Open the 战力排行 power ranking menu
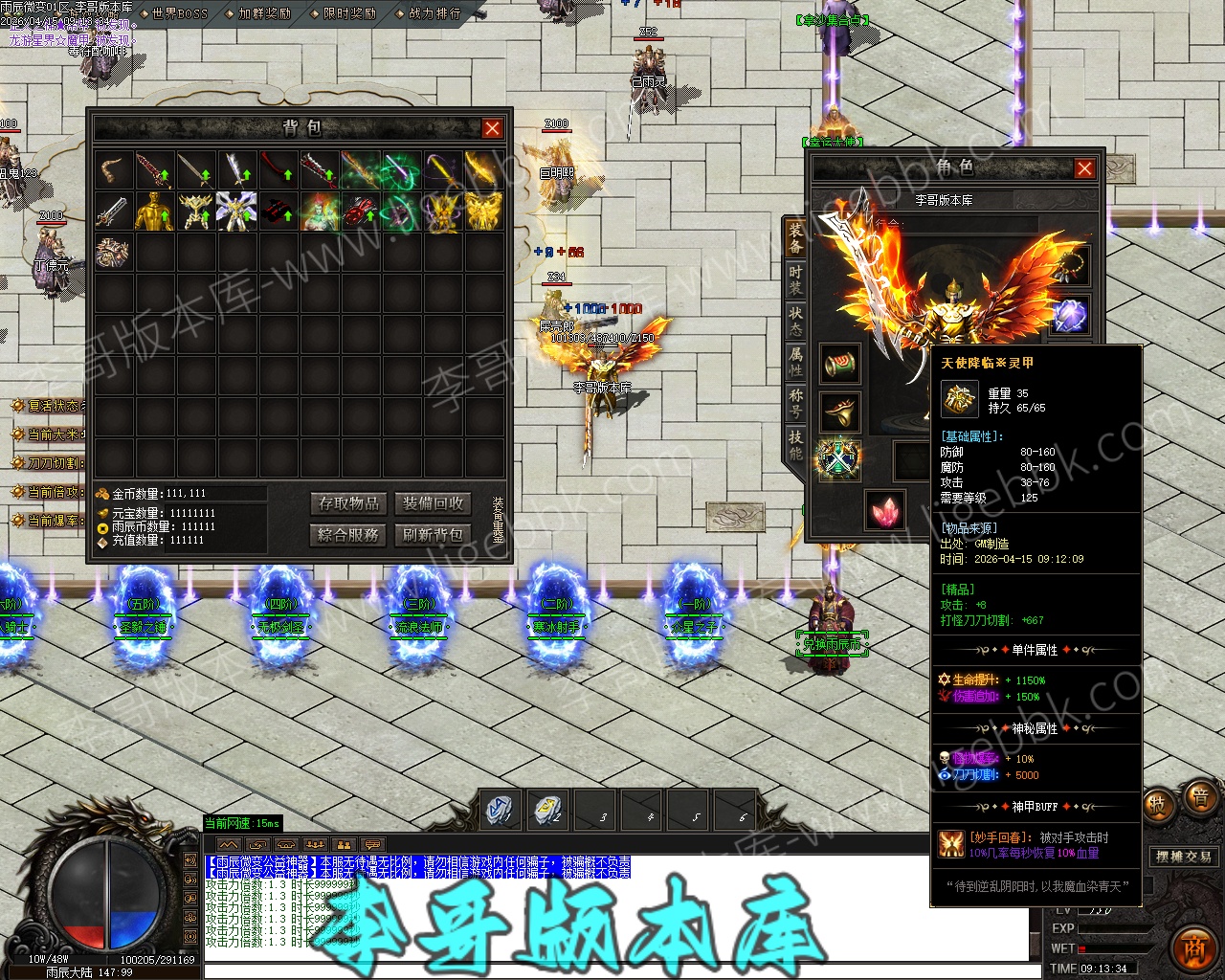 point(434,13)
